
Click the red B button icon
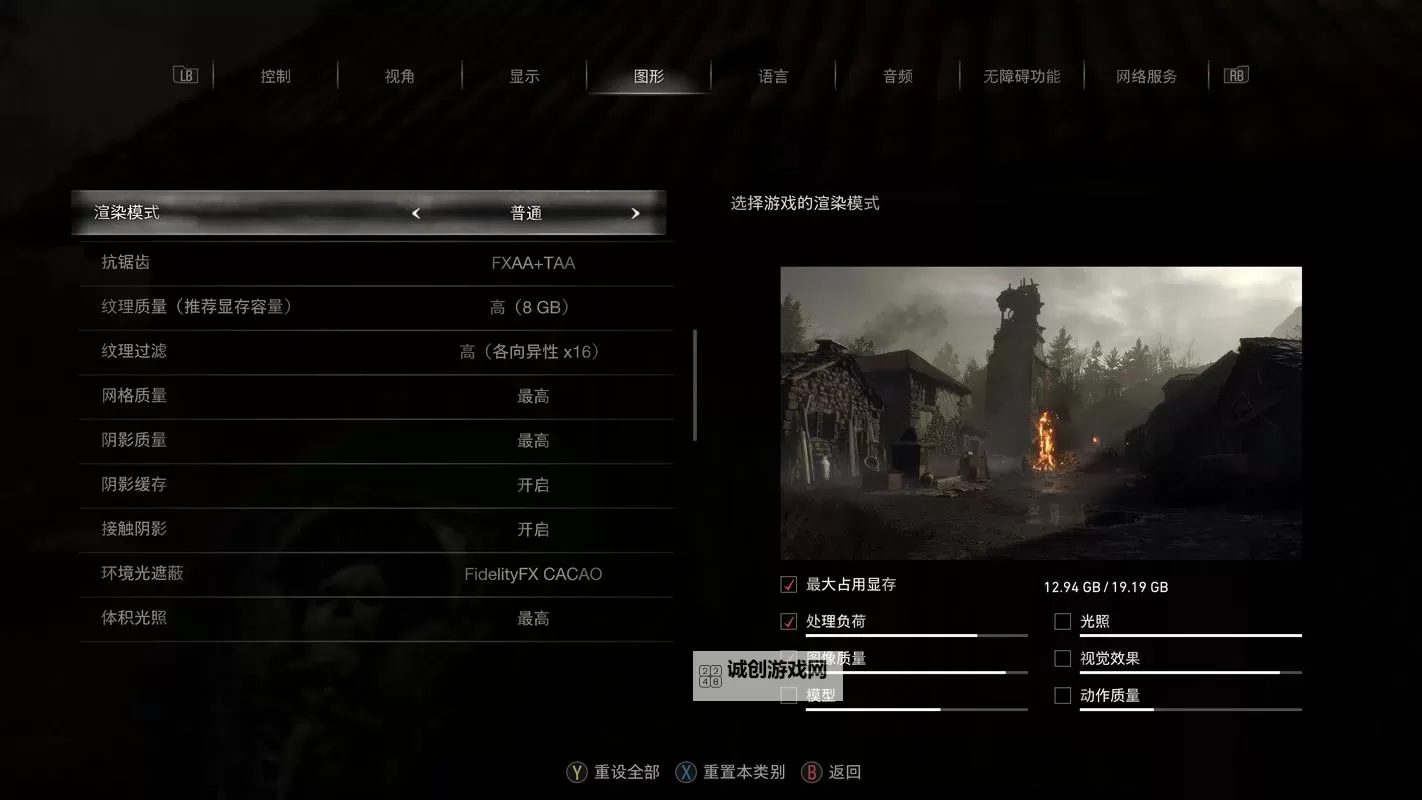click(811, 772)
